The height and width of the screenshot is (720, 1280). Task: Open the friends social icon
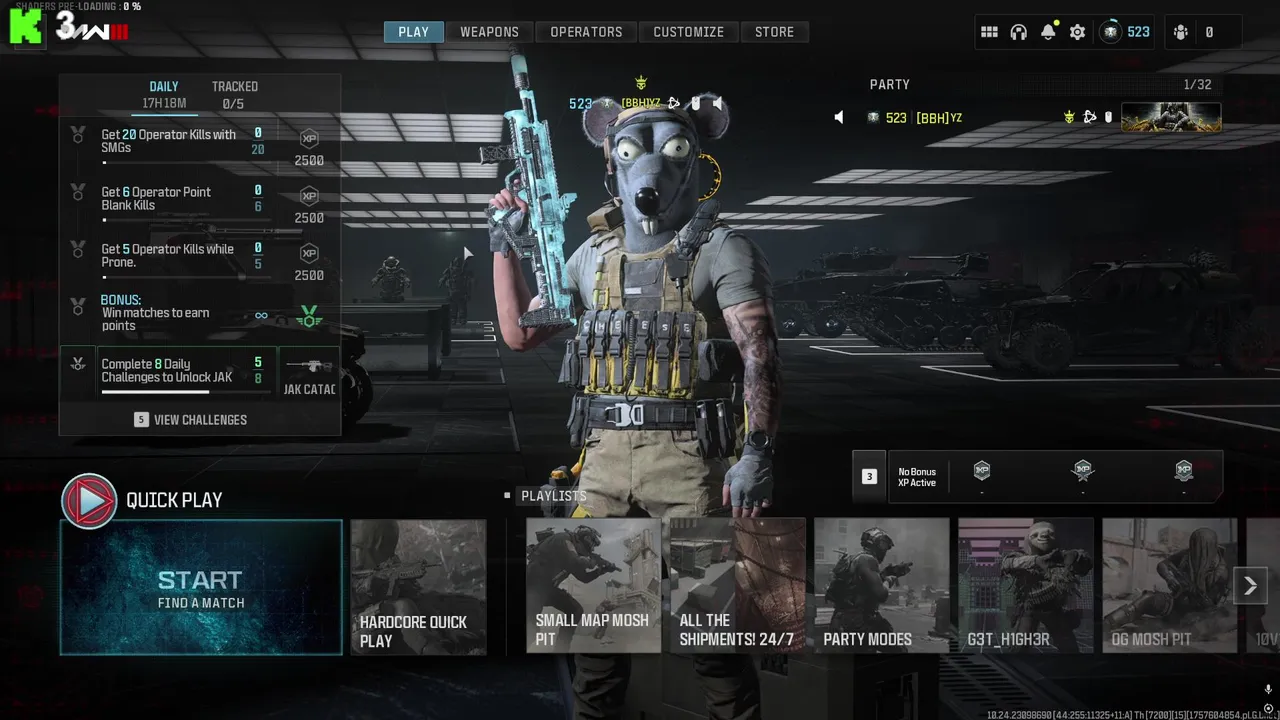(x=1181, y=32)
